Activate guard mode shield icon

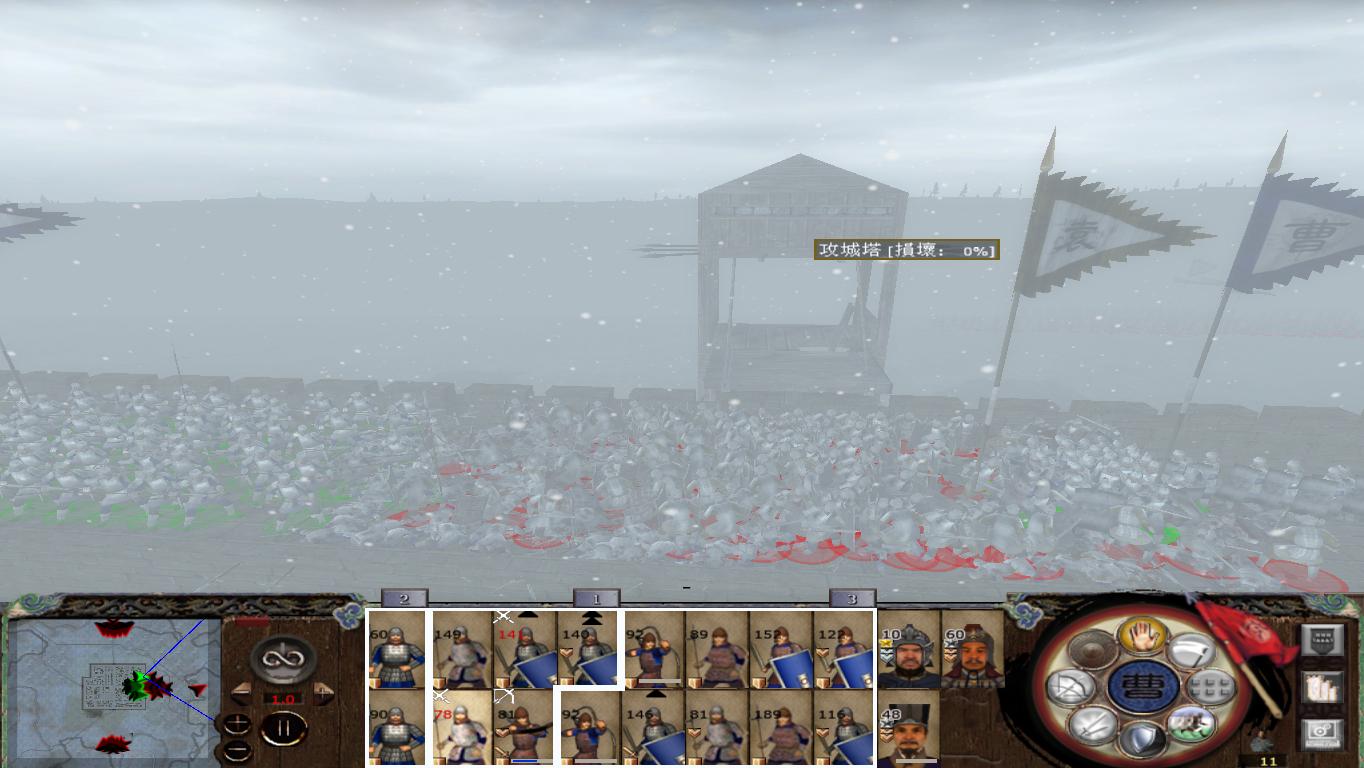tap(1141, 737)
